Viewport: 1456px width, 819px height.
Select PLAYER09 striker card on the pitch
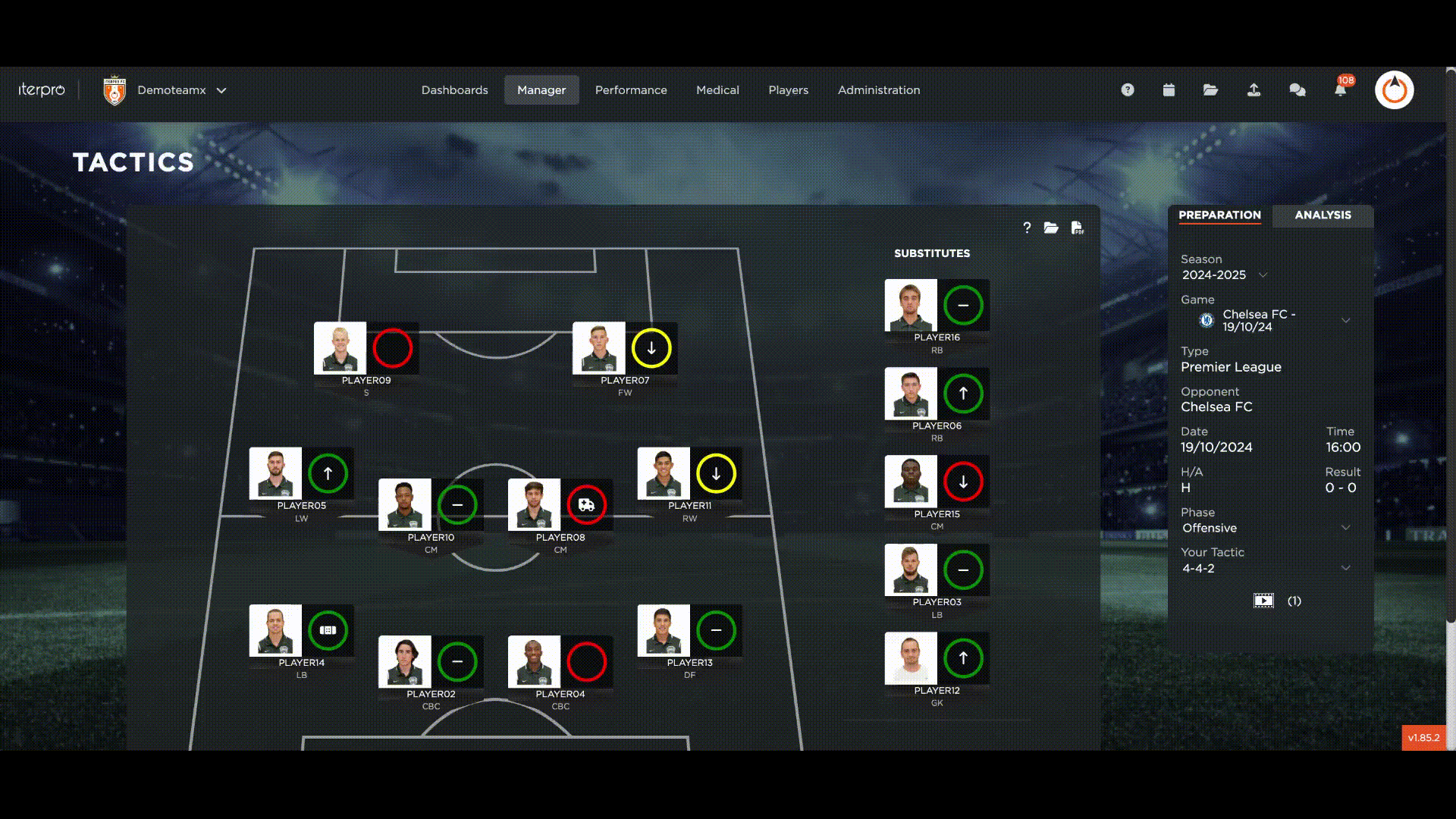(341, 349)
